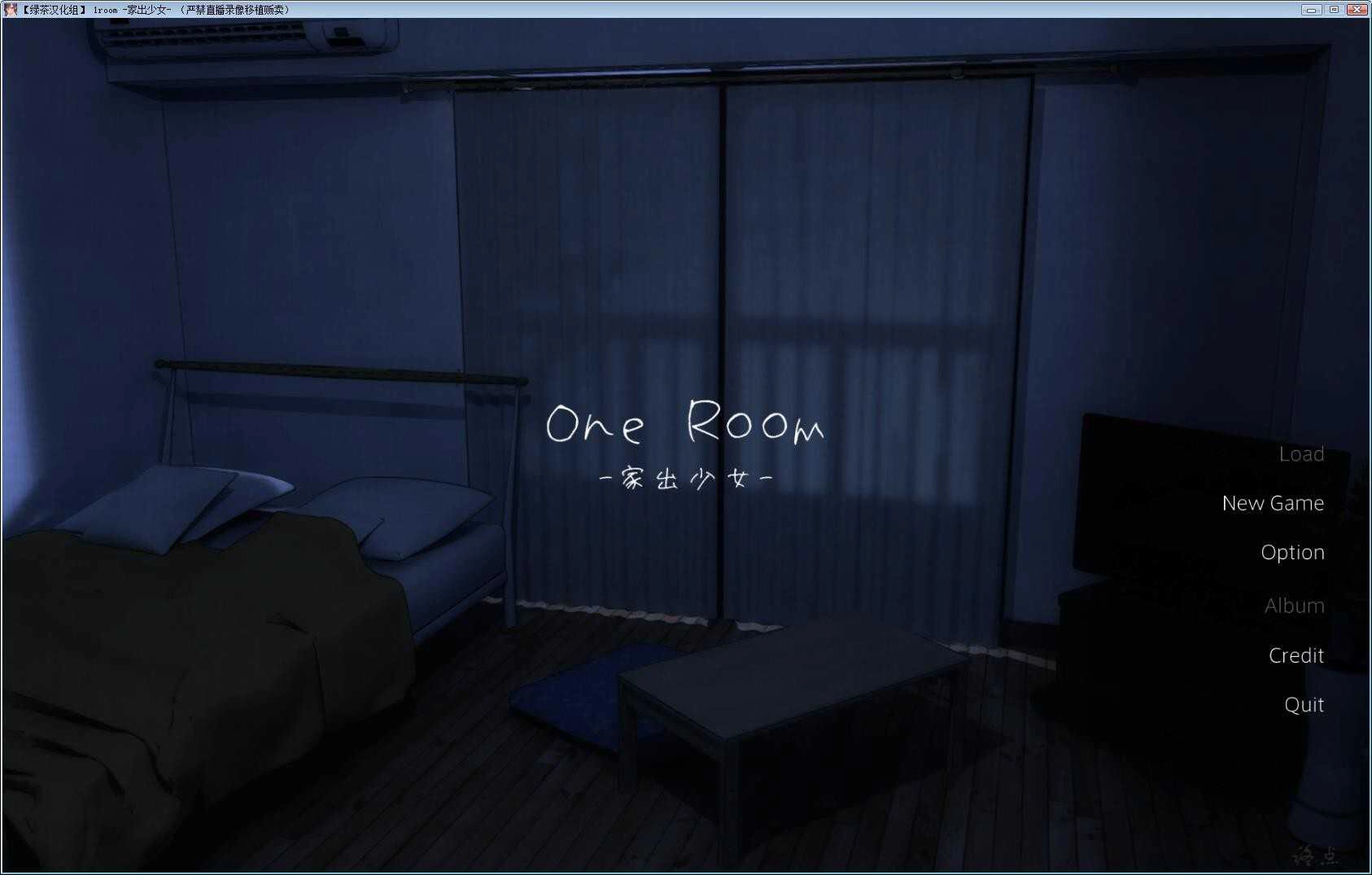1372x875 pixels.
Task: Click the minimize icon on the title bar
Action: tap(1313, 9)
